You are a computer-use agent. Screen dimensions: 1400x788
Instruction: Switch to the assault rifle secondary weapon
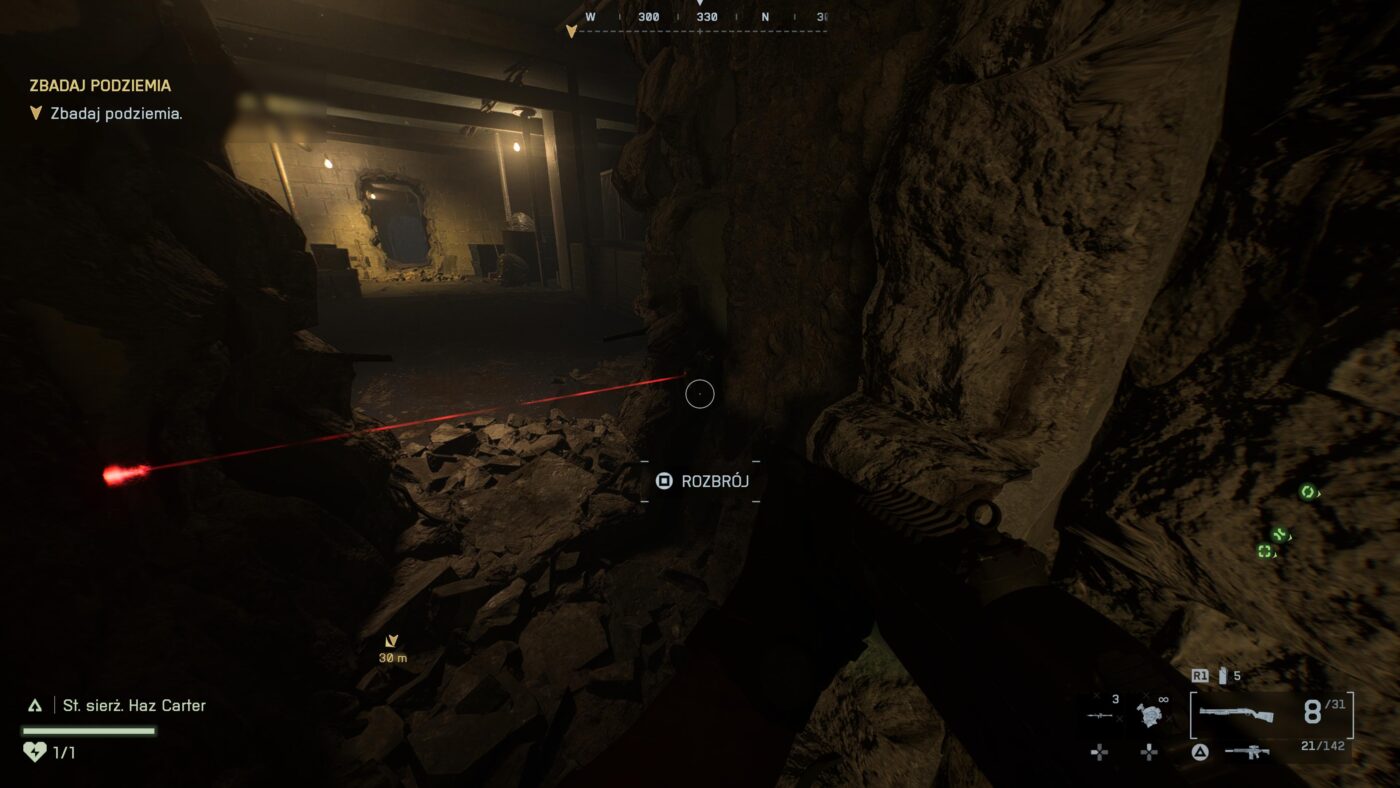pyautogui.click(x=1247, y=751)
